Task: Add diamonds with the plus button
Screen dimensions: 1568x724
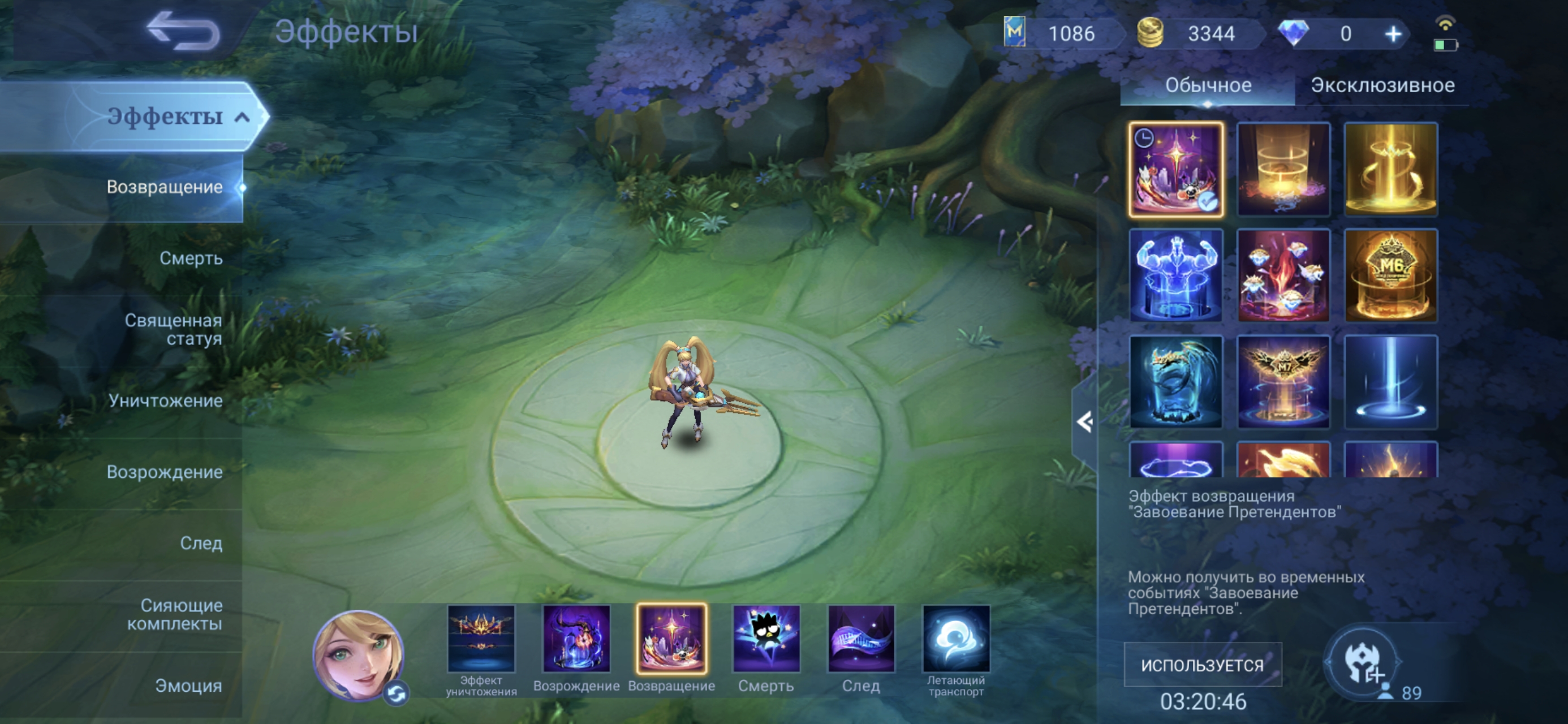Action: [1393, 34]
